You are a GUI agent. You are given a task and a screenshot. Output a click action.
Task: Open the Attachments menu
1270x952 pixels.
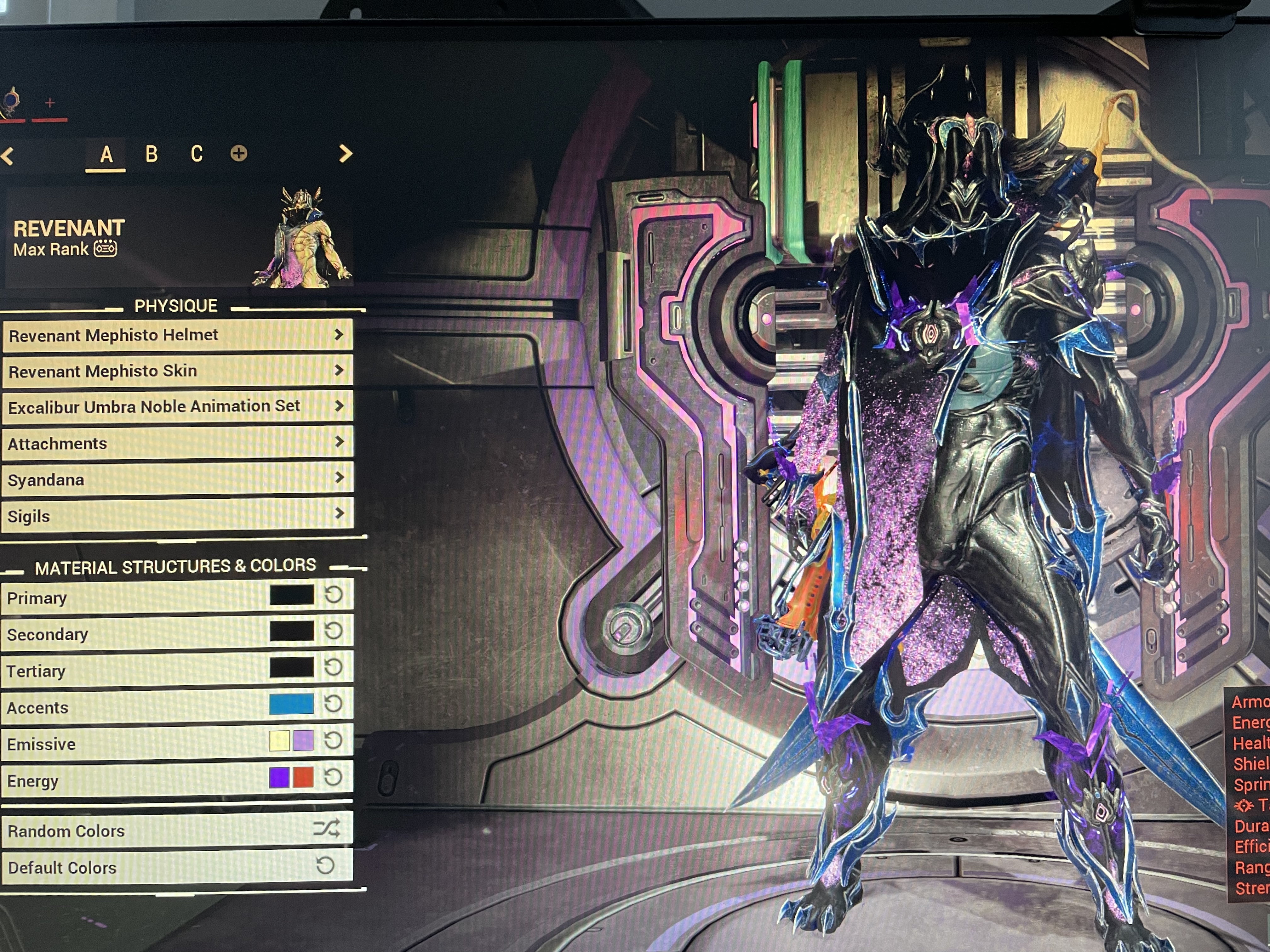tap(177, 443)
